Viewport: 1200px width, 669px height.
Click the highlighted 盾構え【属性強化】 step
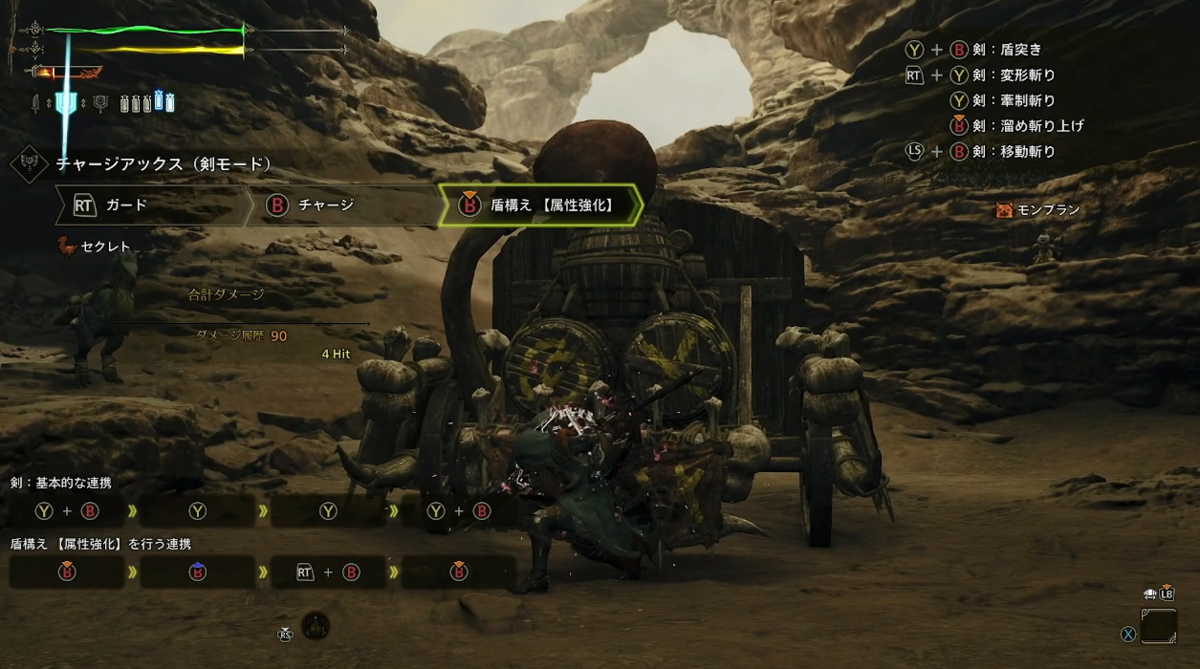click(x=540, y=205)
